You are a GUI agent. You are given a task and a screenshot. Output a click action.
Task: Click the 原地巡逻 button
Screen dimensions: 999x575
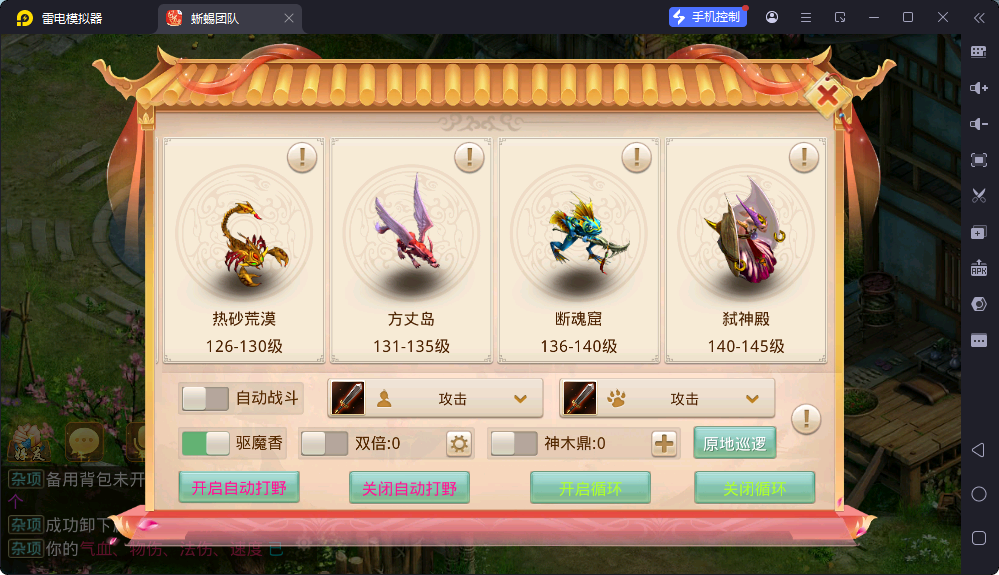pos(735,443)
